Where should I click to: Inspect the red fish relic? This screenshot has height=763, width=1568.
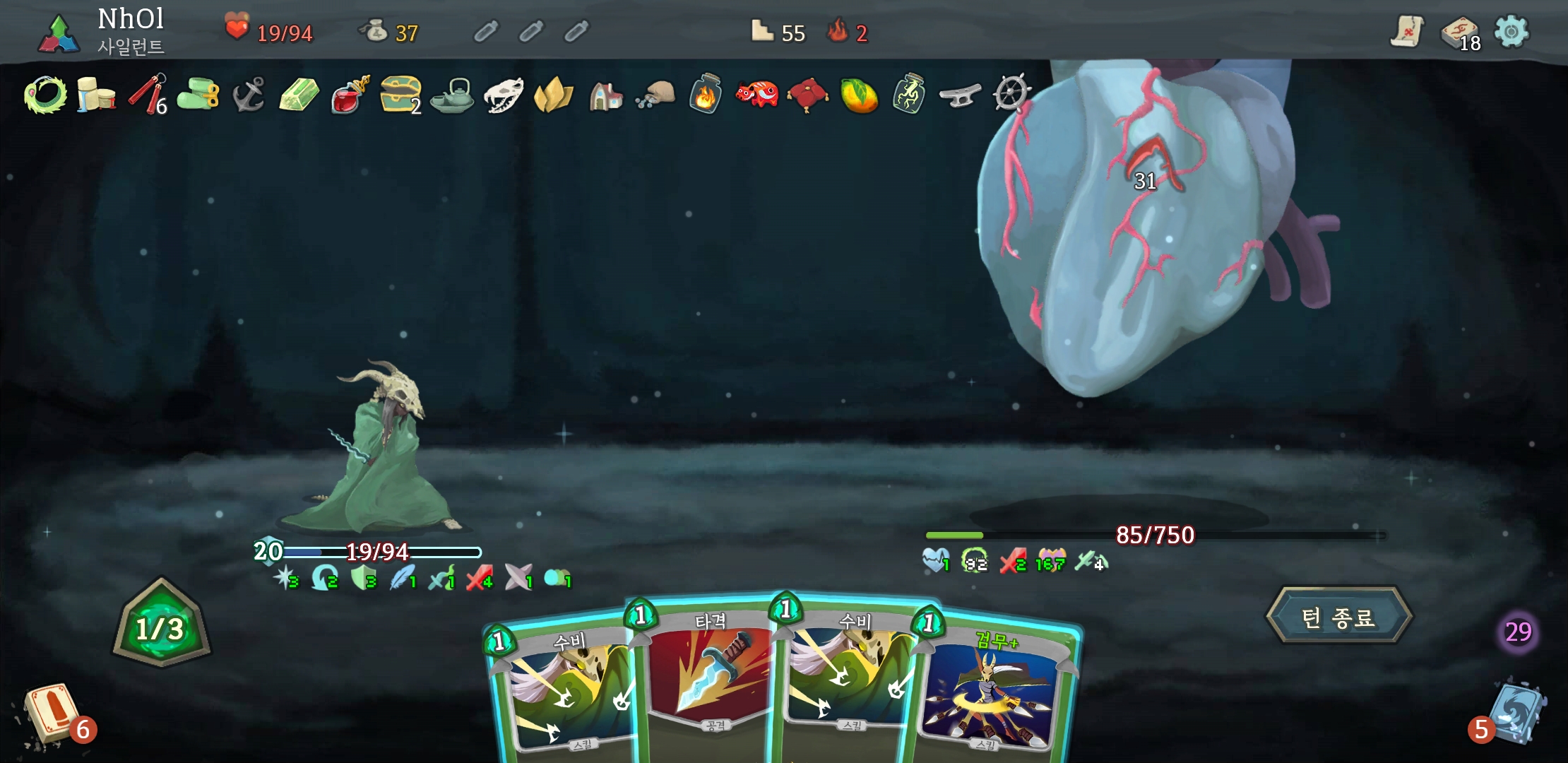pos(756,95)
